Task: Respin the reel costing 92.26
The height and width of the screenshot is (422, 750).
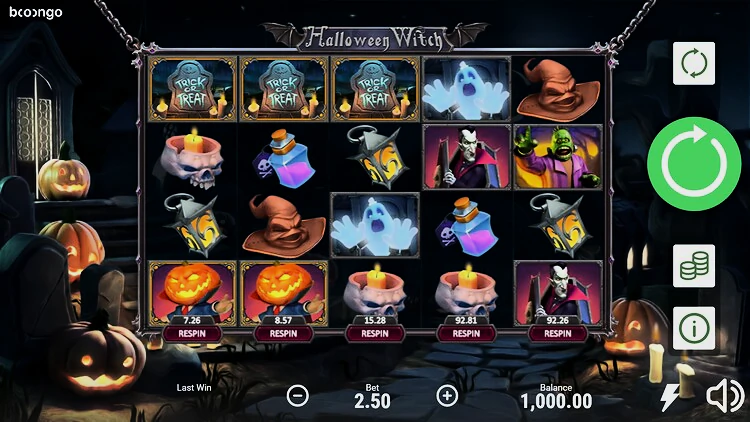Action: coord(558,334)
